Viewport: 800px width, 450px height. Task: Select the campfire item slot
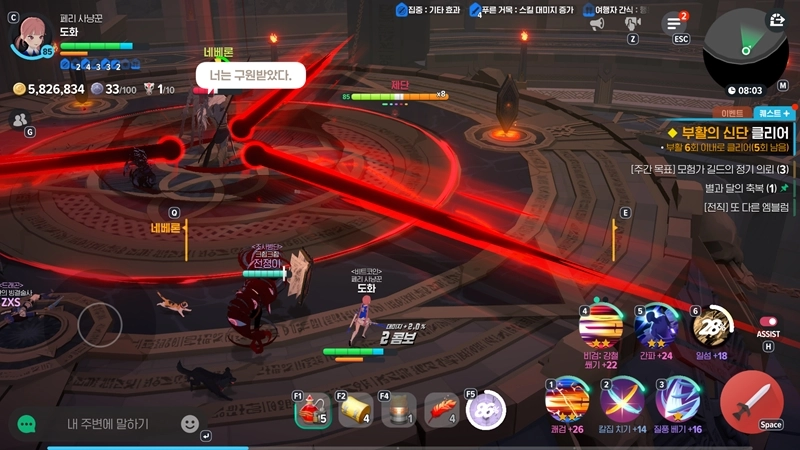pos(400,410)
